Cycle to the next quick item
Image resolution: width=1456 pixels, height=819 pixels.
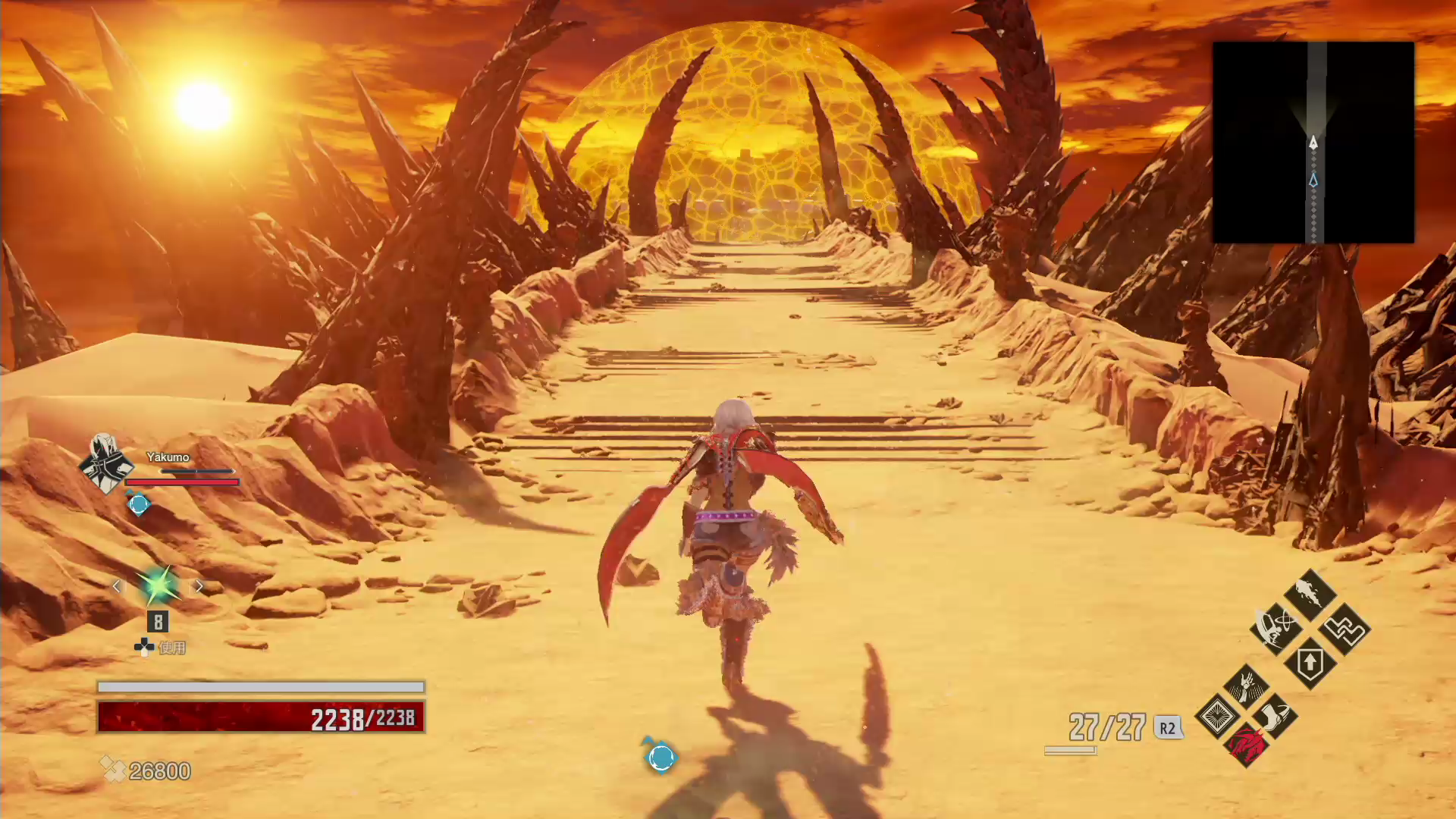click(x=199, y=586)
